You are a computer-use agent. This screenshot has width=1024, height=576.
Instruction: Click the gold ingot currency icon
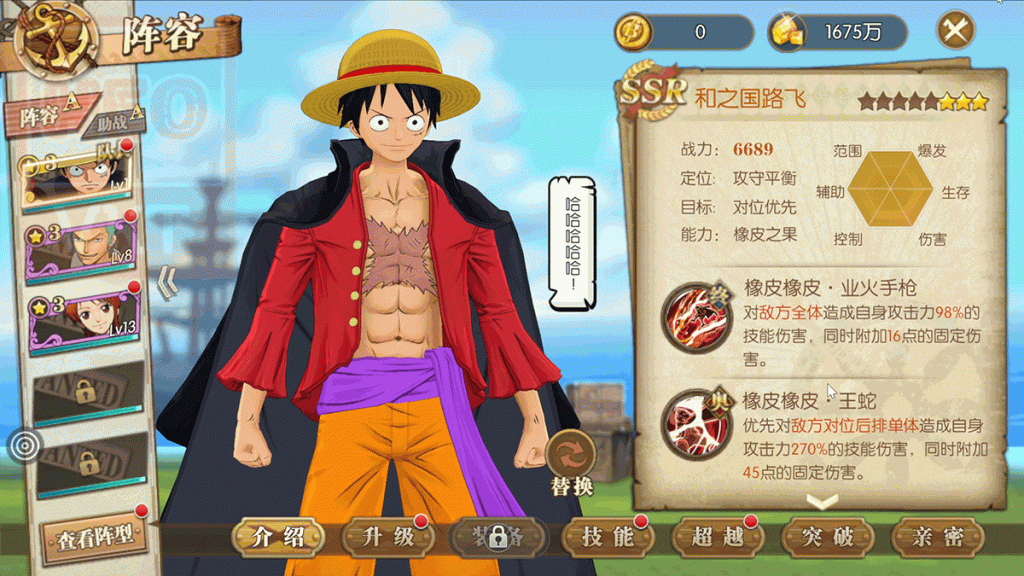coord(786,32)
